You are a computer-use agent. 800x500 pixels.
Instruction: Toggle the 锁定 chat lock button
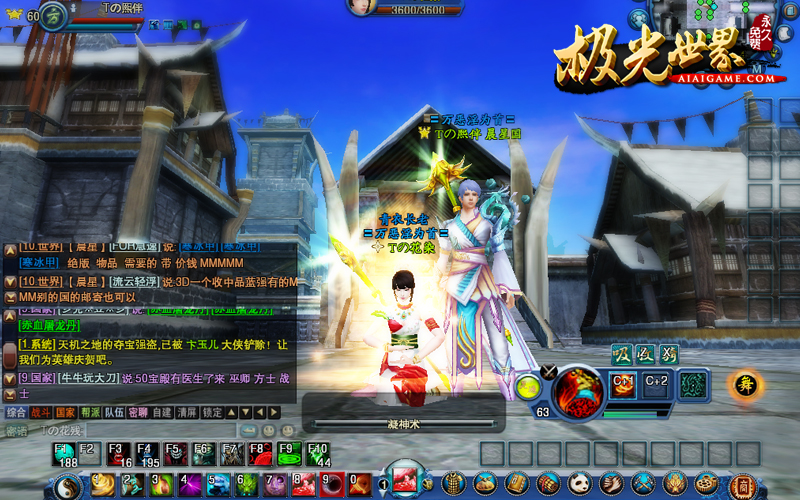(x=212, y=412)
